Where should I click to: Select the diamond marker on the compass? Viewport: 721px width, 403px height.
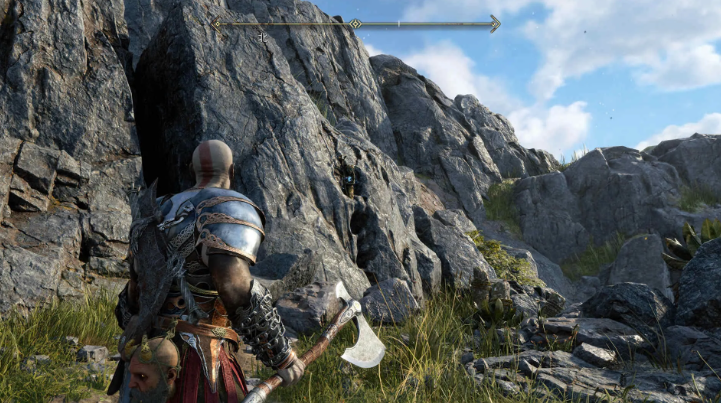[354, 23]
